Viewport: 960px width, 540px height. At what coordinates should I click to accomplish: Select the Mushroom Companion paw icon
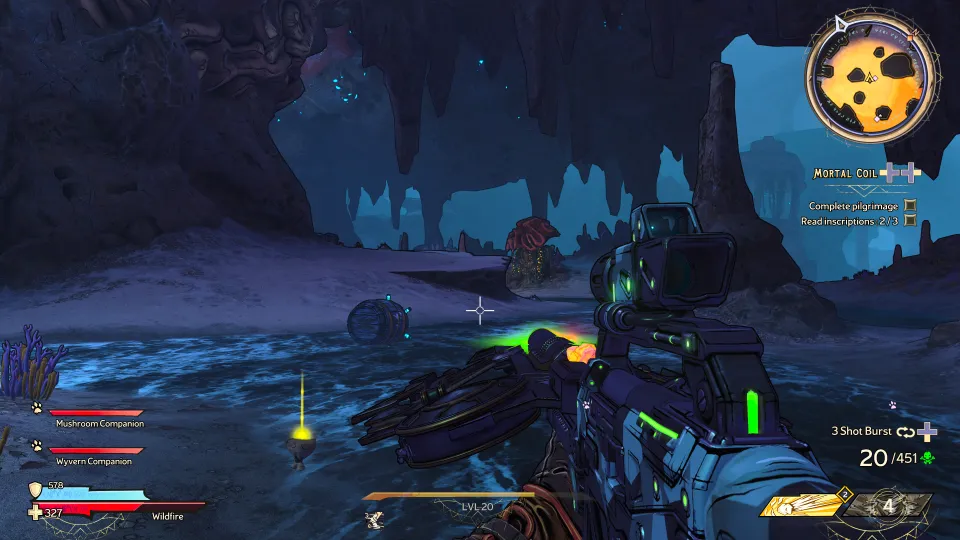pyautogui.click(x=37, y=408)
